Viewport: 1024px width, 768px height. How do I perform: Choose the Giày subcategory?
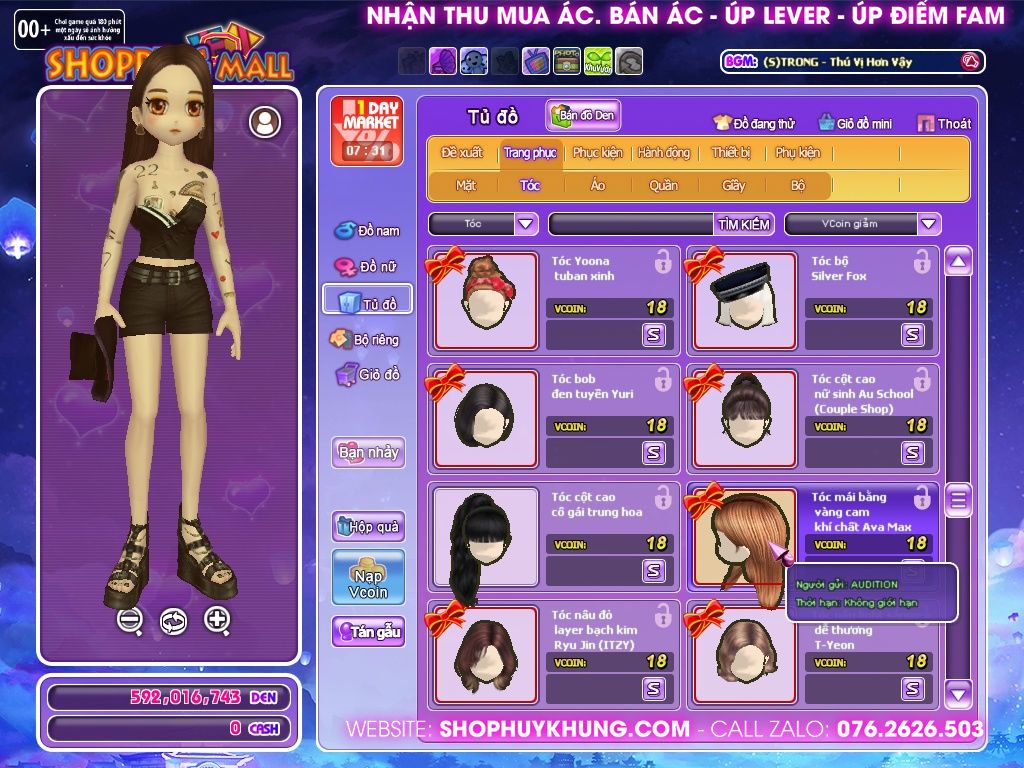pos(734,185)
